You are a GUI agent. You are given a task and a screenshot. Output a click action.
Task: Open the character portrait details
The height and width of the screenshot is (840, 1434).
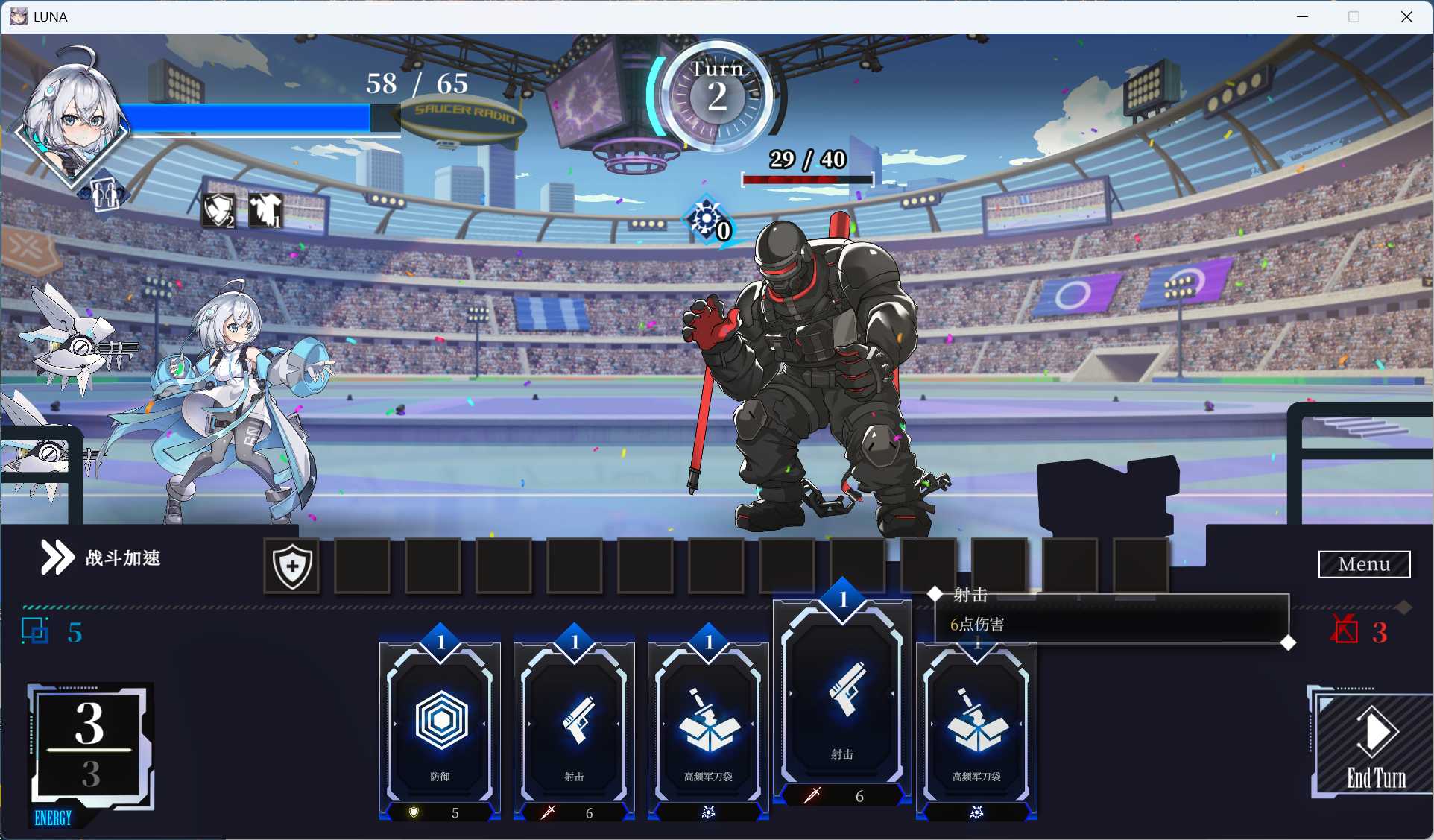pos(71,116)
